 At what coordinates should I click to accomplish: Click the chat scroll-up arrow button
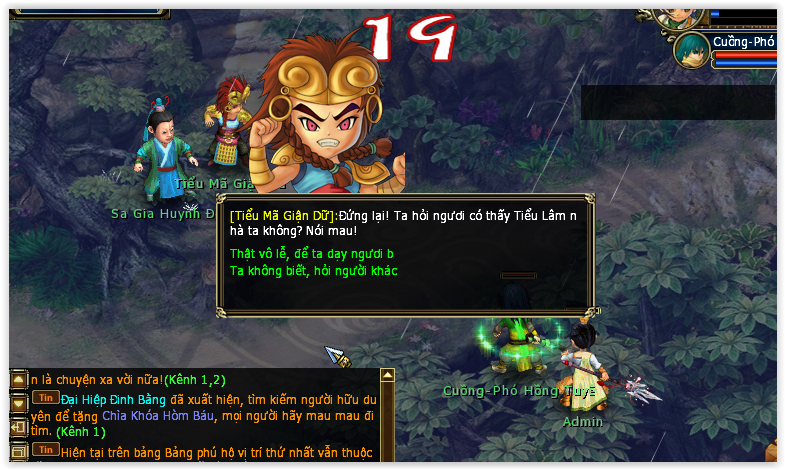point(18,380)
